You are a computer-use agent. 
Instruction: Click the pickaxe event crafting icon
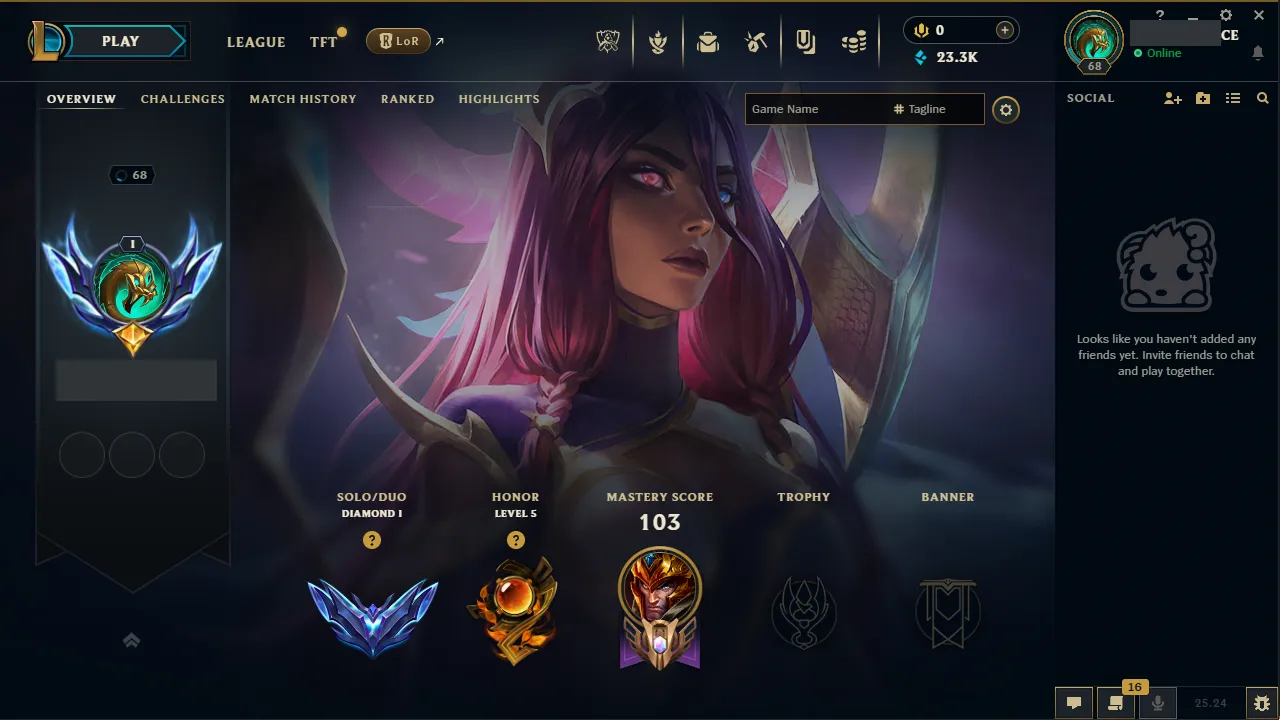[x=756, y=41]
